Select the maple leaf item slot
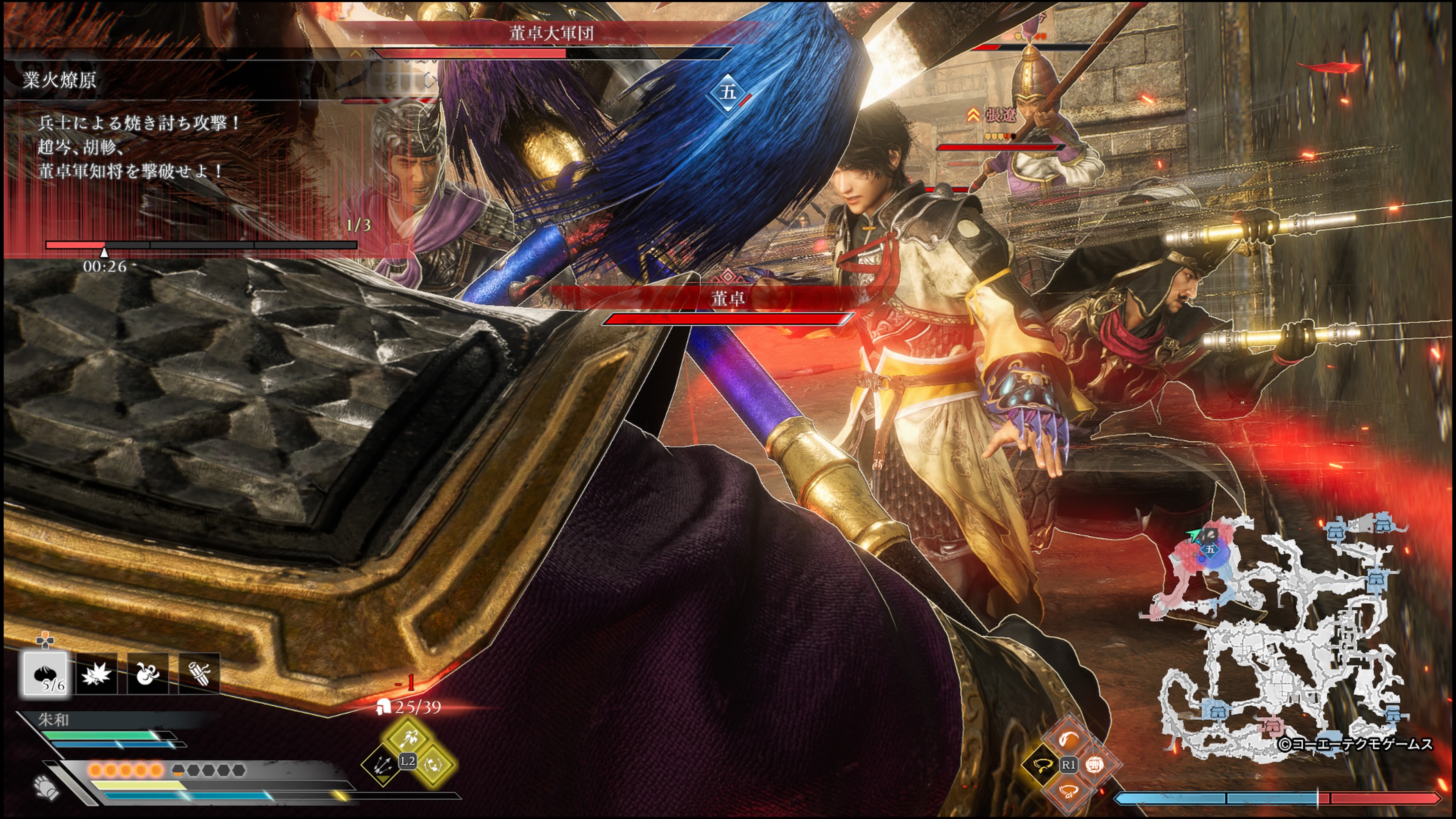 97,673
